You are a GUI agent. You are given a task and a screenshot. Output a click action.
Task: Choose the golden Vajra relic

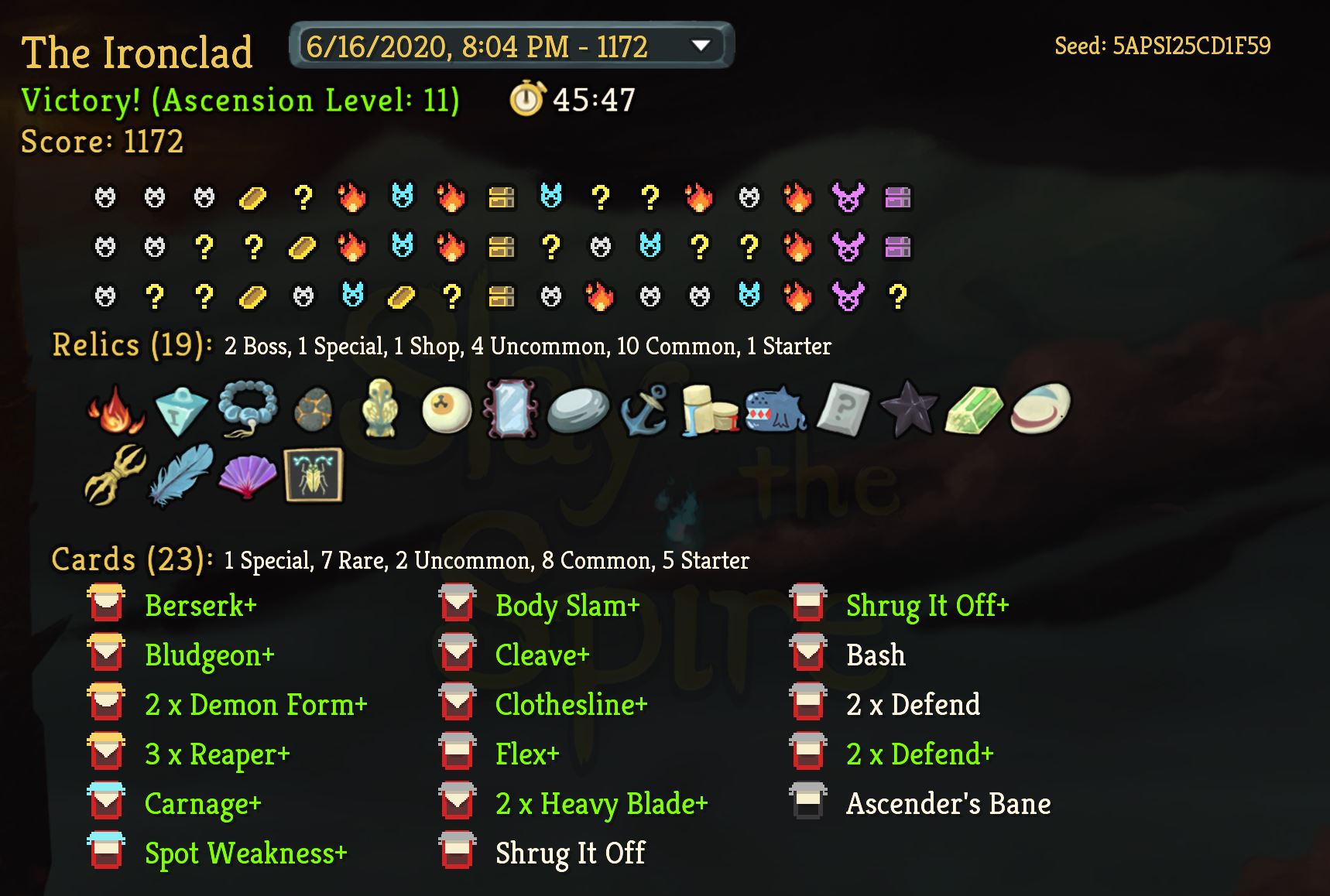115,474
